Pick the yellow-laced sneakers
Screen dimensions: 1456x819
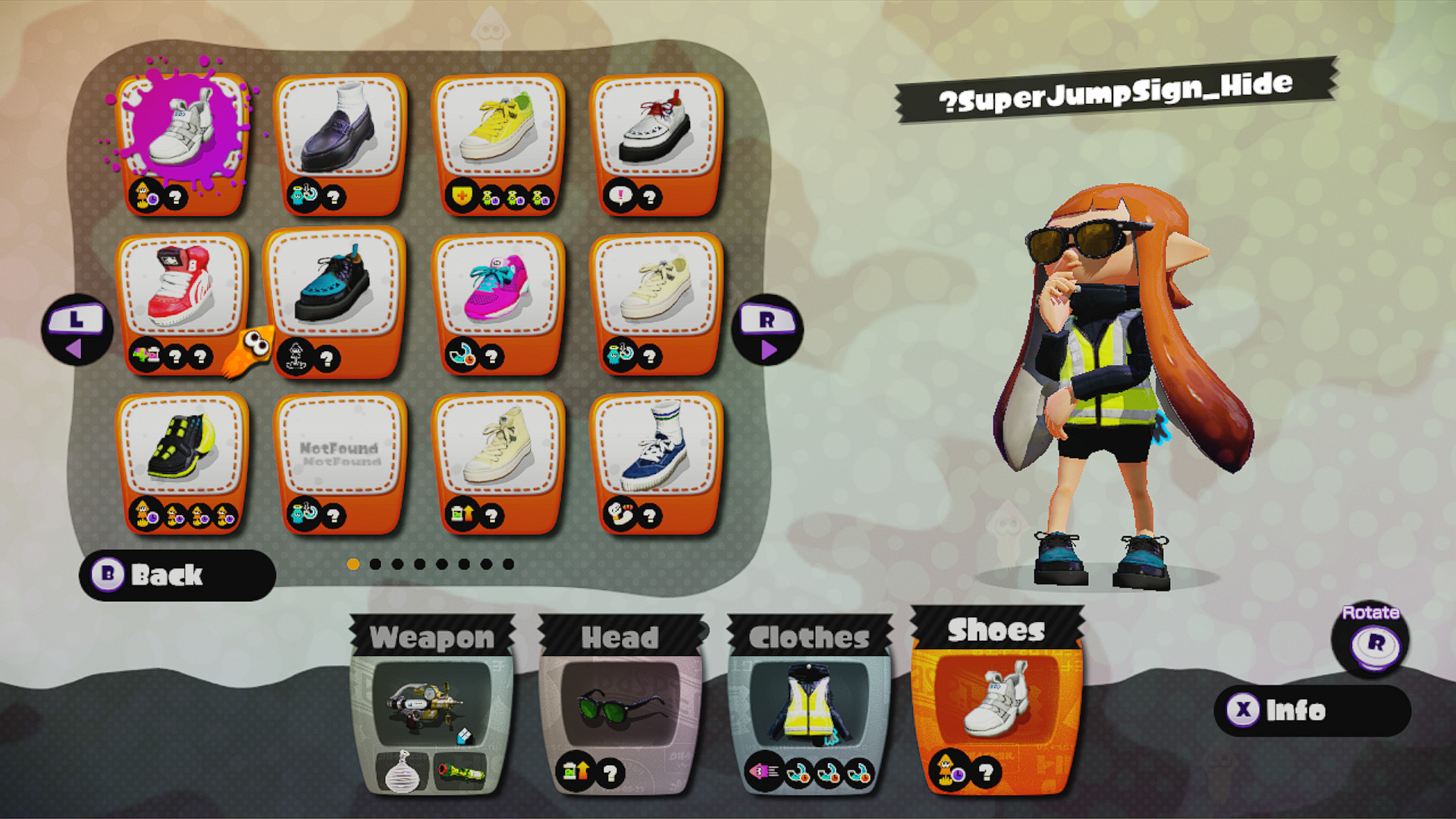pos(498,136)
